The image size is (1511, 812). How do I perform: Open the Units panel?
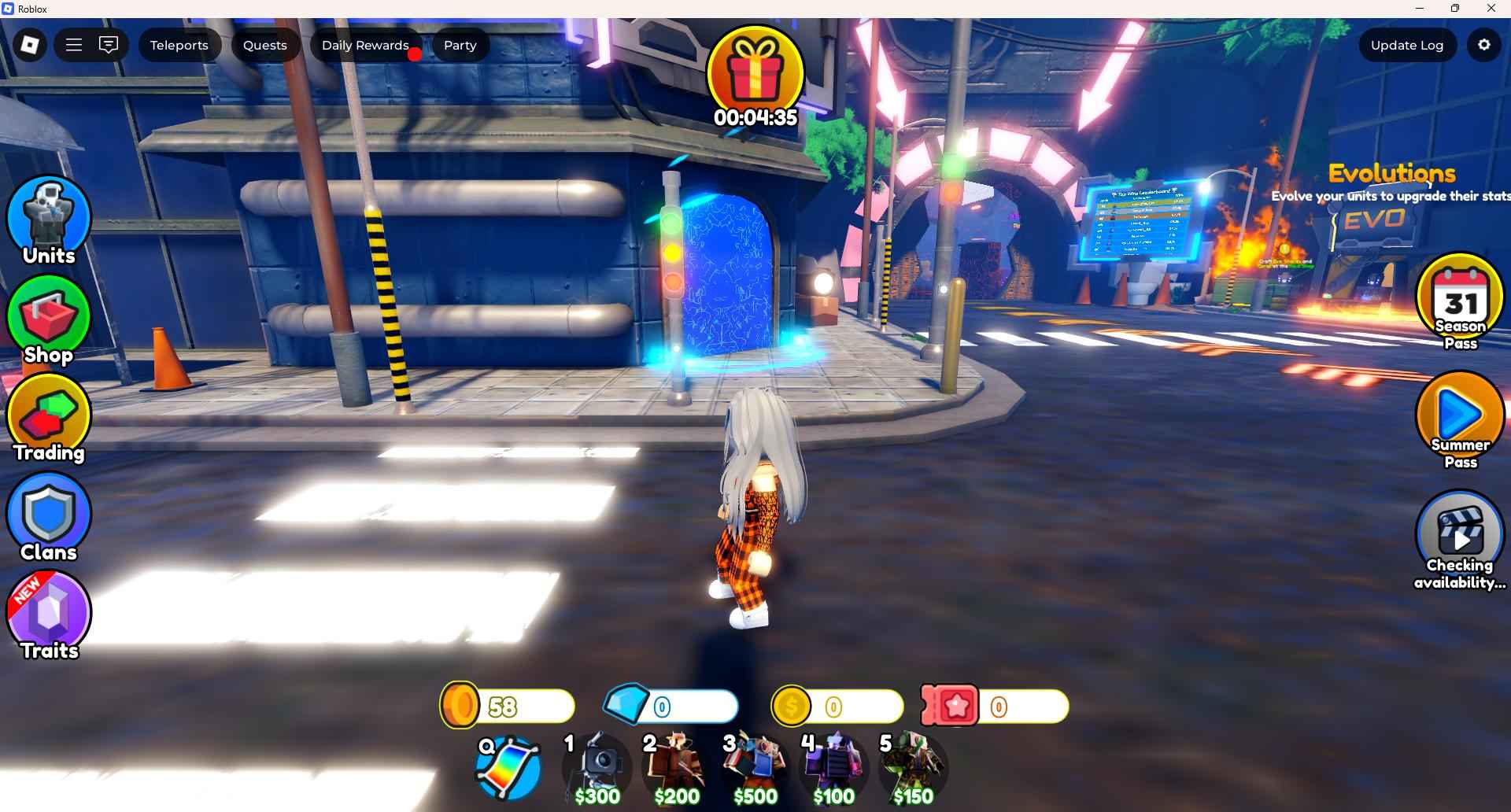point(48,218)
